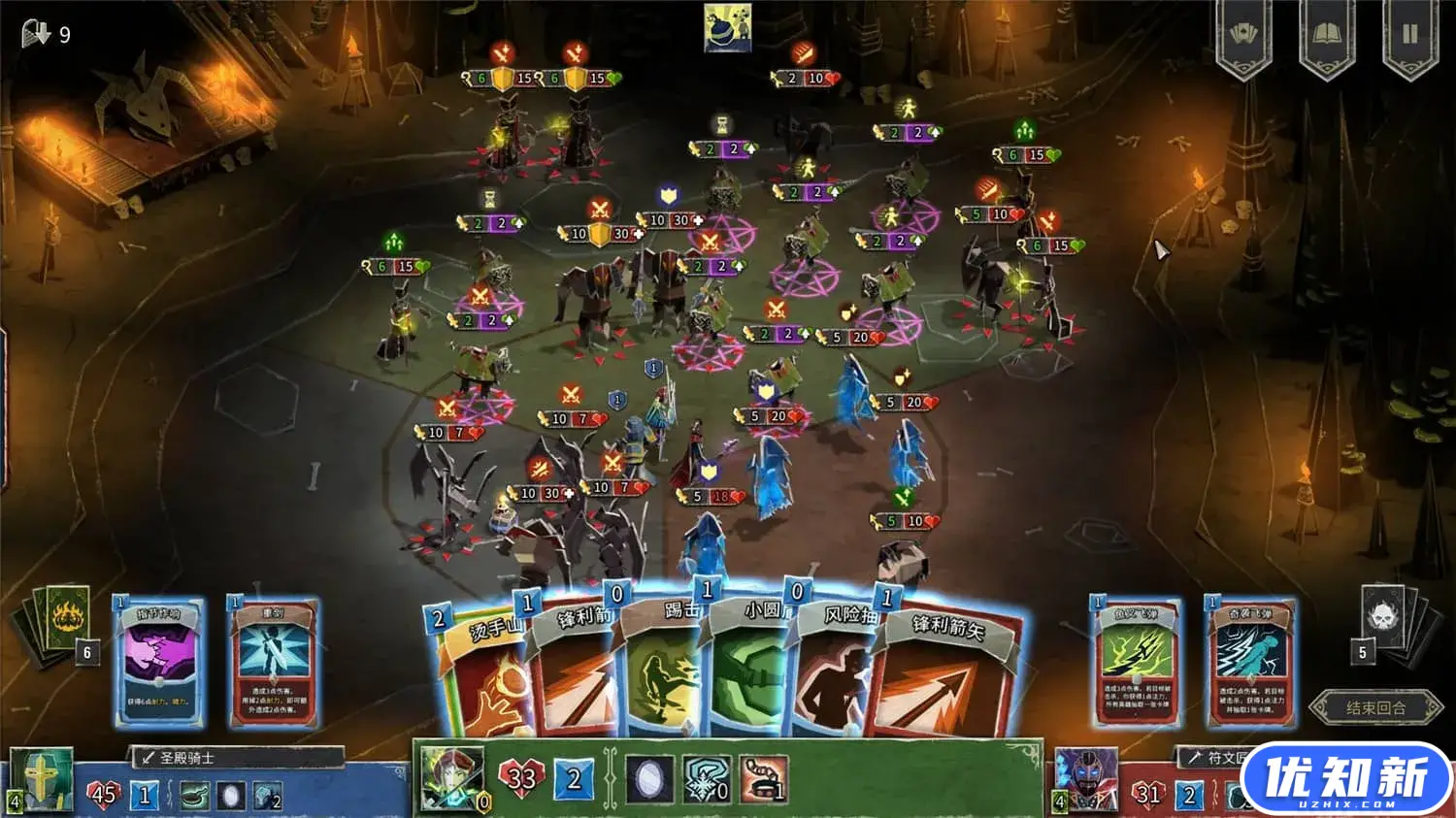
Task: Open the playing-cards deck banner
Action: (1243, 36)
